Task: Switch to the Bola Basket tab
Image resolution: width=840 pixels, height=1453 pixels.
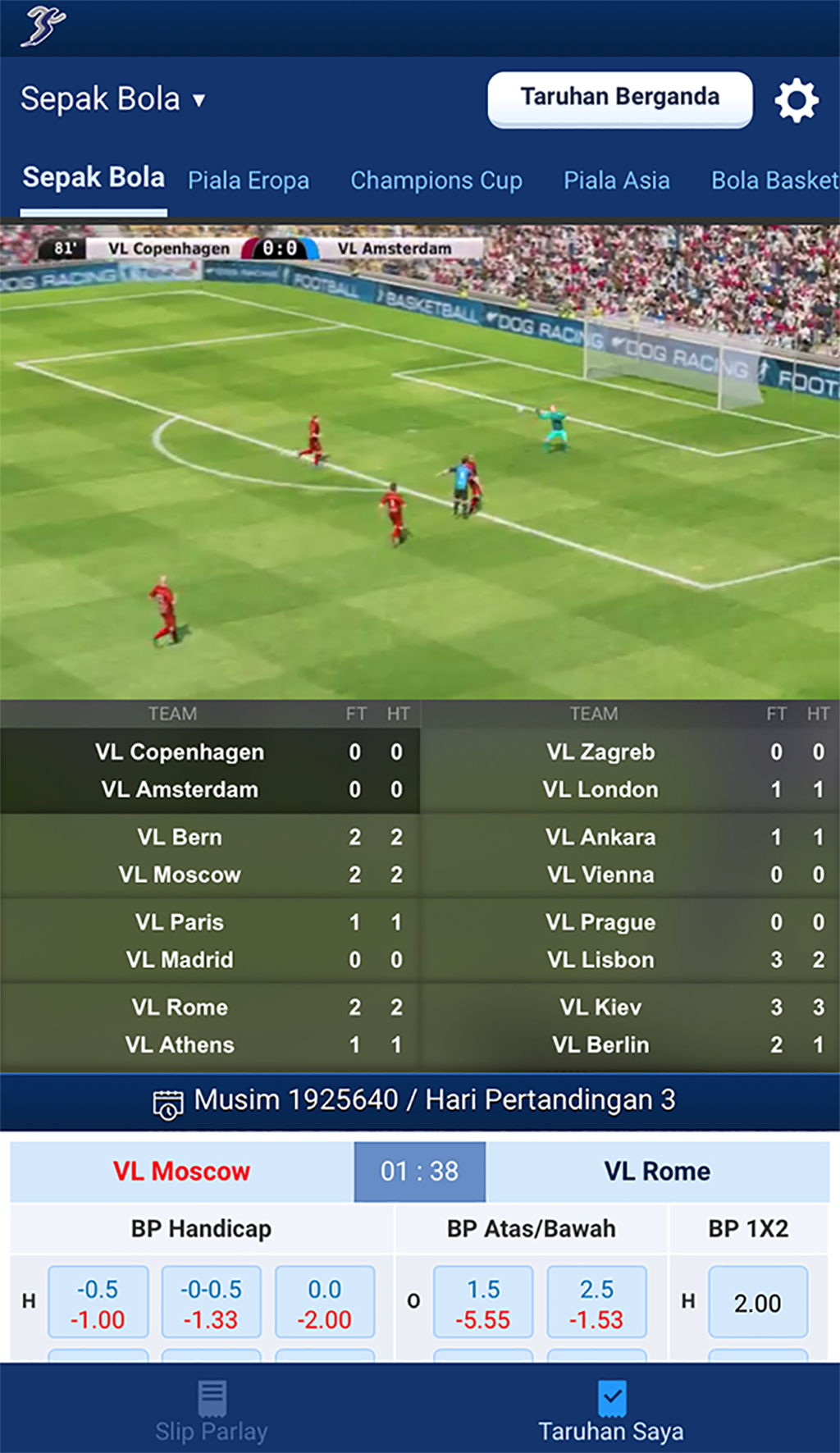Action: point(774,180)
